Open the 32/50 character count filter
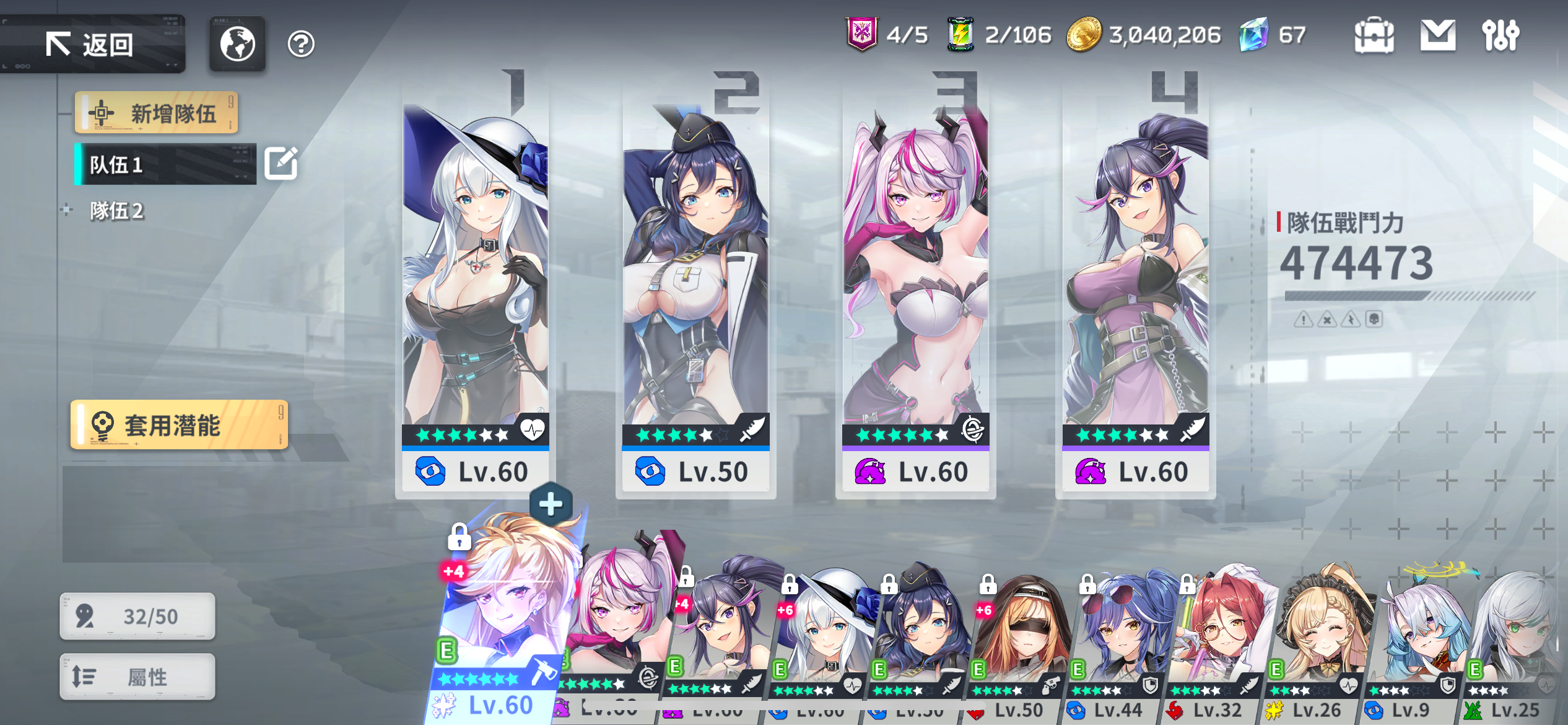The height and width of the screenshot is (725, 1568). tap(137, 616)
